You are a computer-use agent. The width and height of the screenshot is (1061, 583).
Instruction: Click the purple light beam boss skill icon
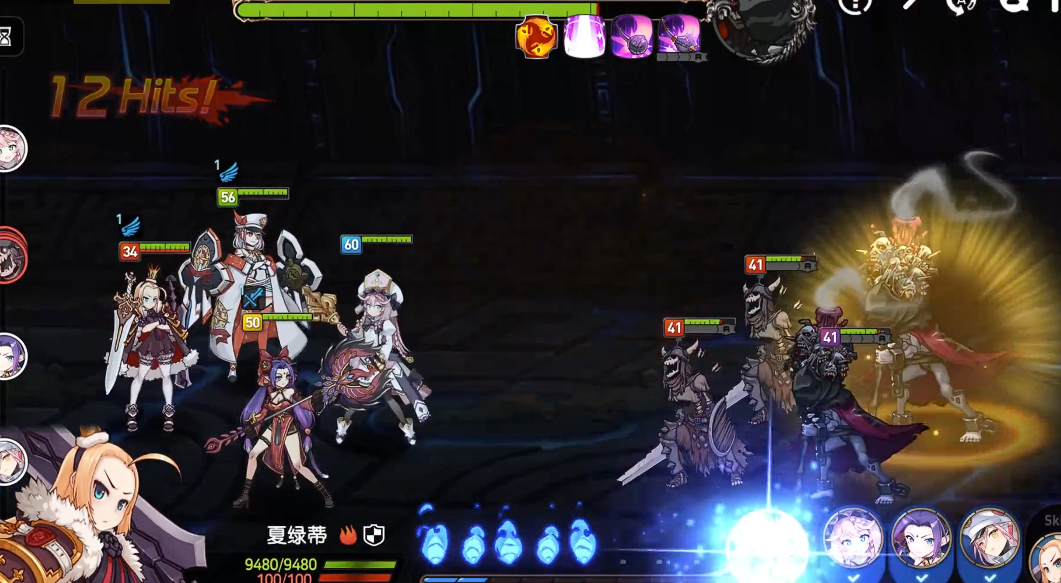pyautogui.click(x=584, y=38)
